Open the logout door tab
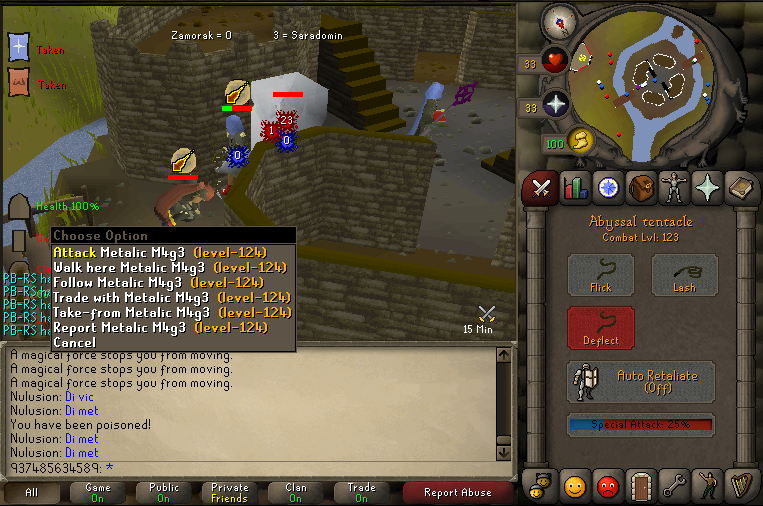Image resolution: width=763 pixels, height=506 pixels. [x=641, y=485]
